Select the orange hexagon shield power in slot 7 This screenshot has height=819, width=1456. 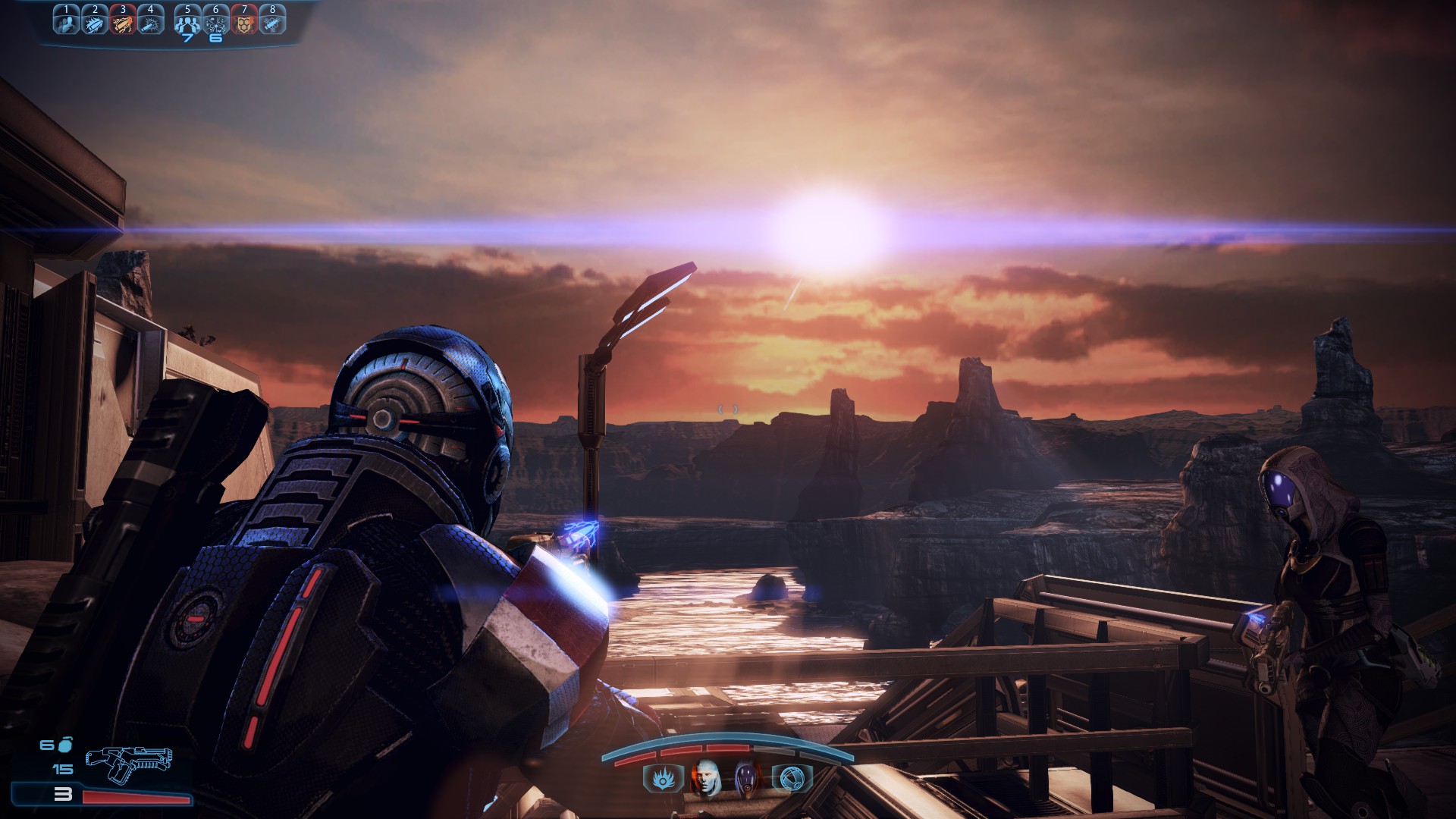click(244, 23)
